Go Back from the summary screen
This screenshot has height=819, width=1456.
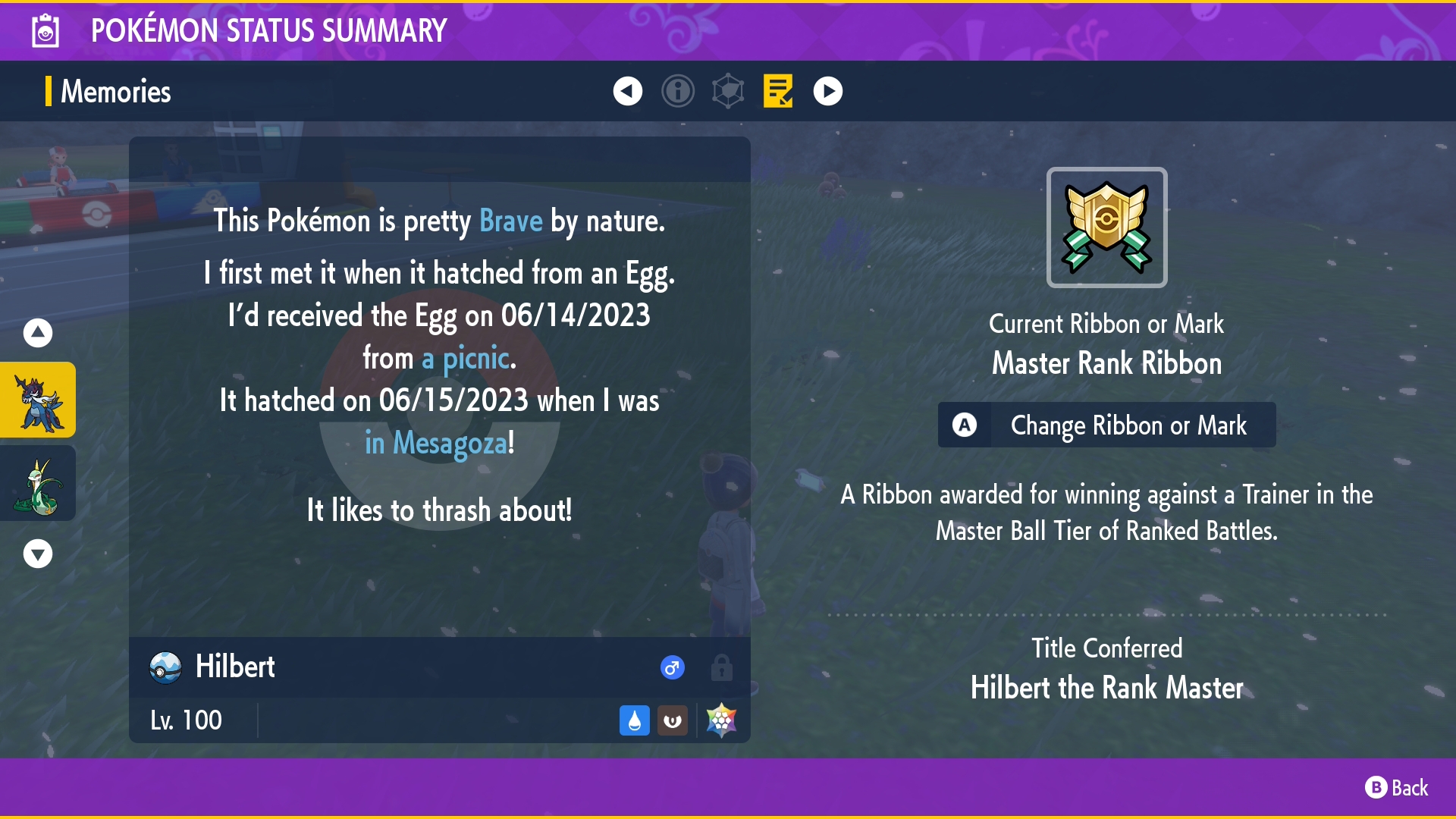click(1397, 788)
